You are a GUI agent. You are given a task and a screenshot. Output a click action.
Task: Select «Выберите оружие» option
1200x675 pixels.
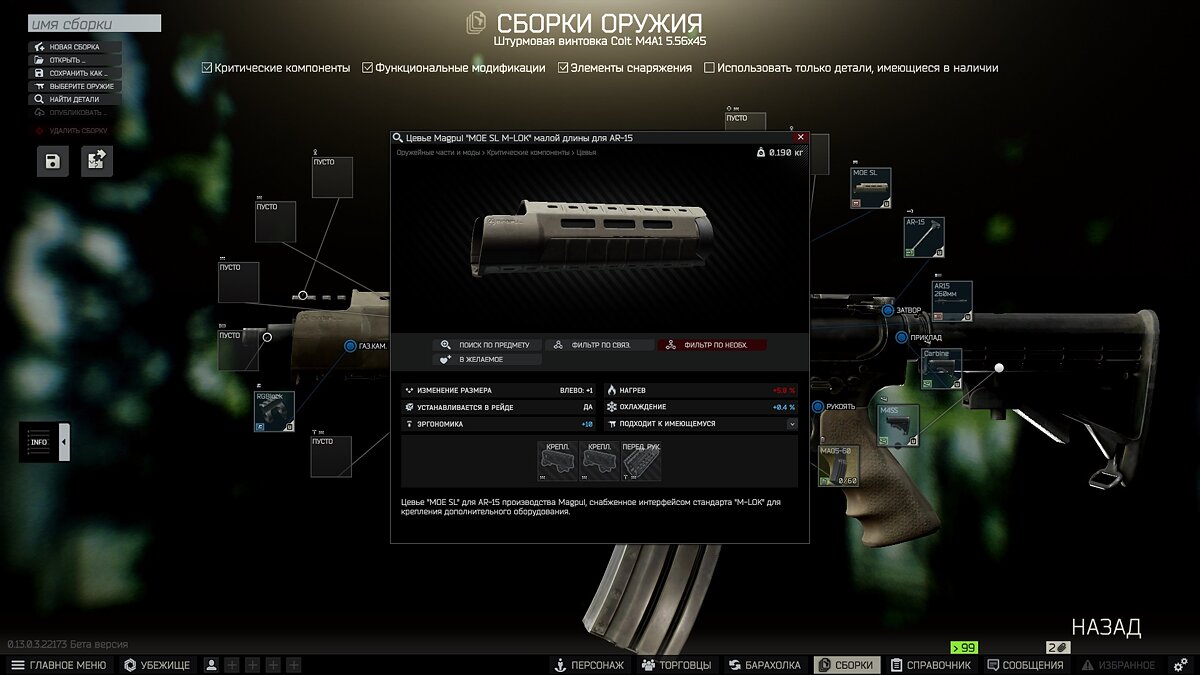tap(75, 86)
